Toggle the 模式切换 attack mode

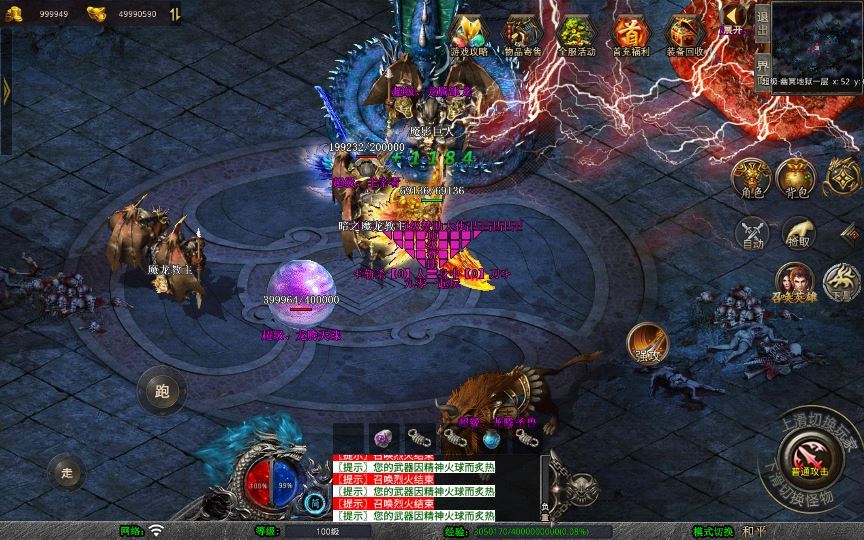715,531
